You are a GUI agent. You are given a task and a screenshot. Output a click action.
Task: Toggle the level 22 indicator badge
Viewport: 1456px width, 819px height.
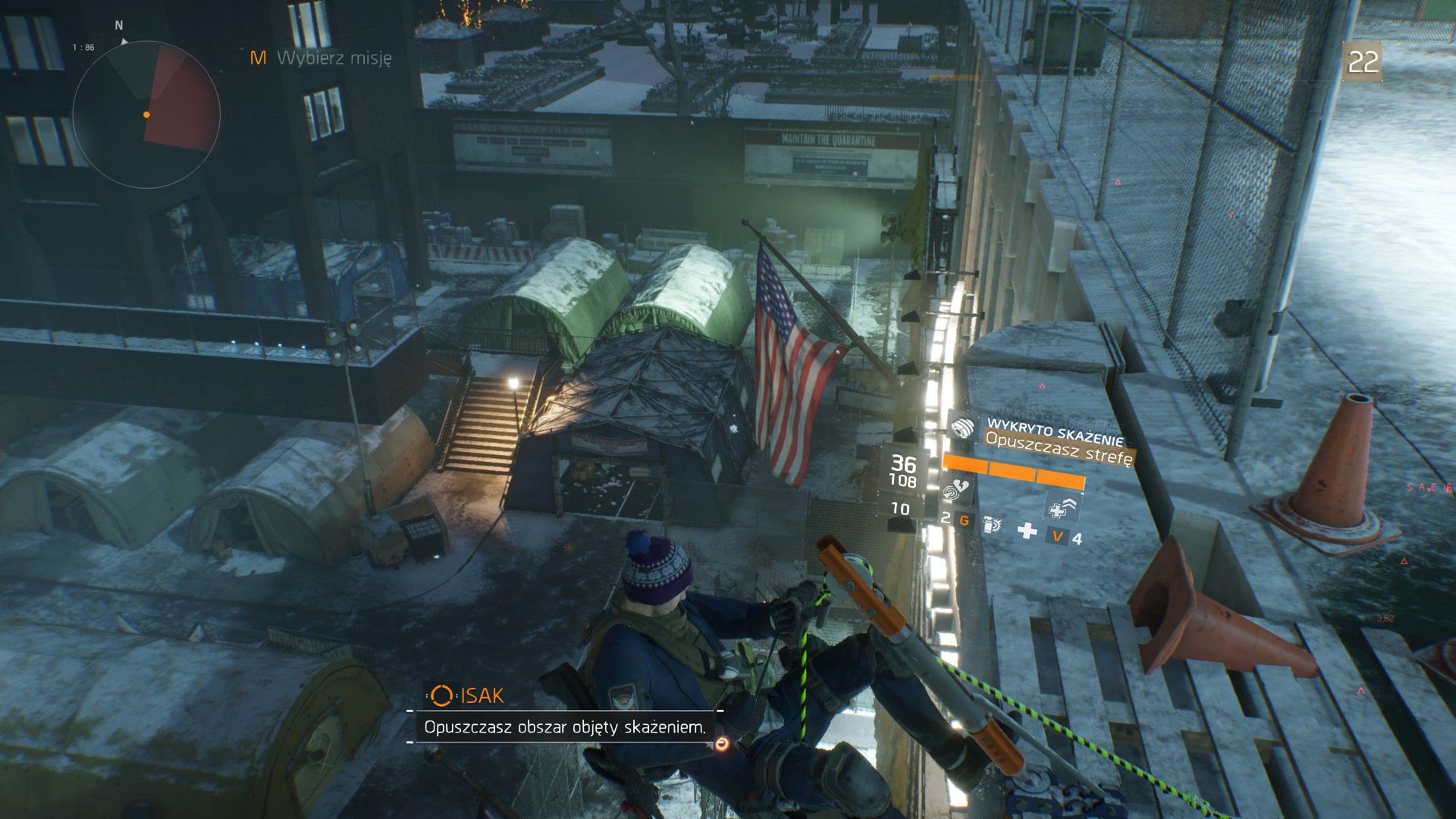(1363, 62)
